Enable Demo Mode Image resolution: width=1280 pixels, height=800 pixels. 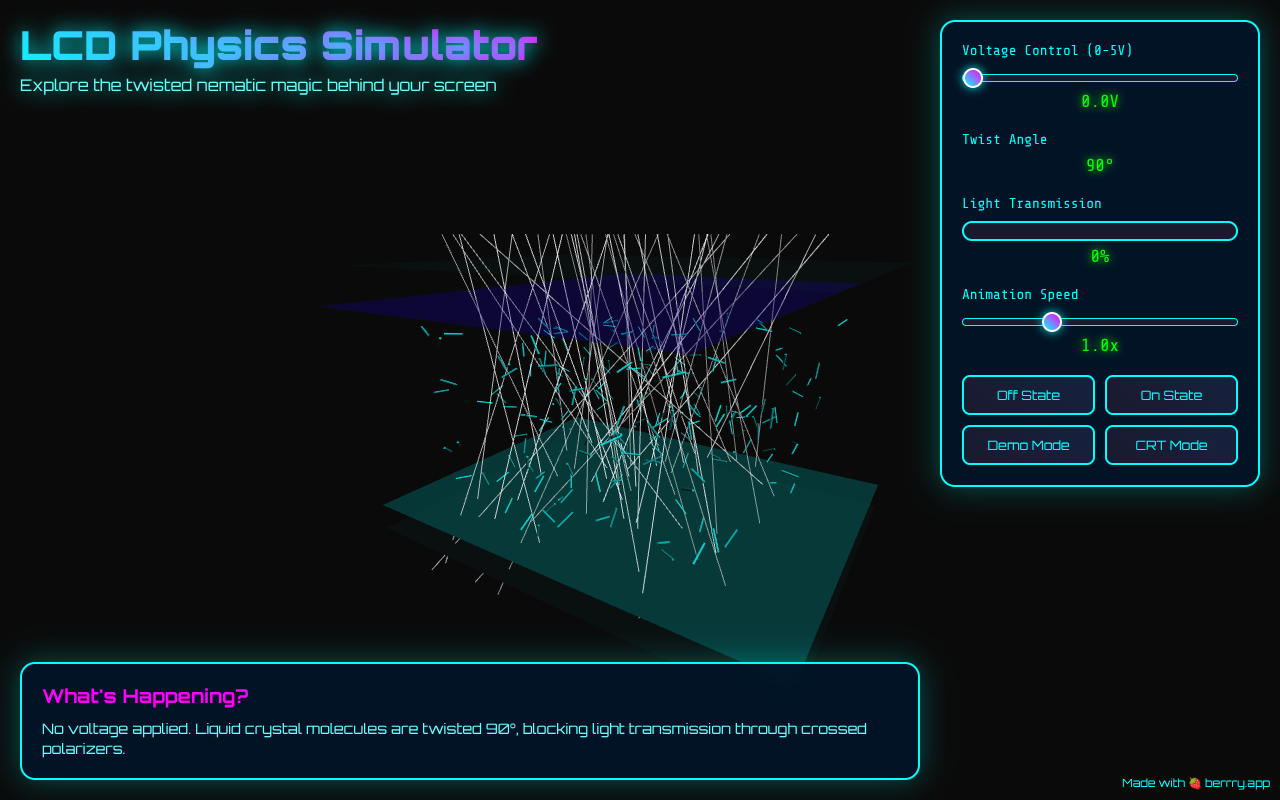pos(1028,444)
